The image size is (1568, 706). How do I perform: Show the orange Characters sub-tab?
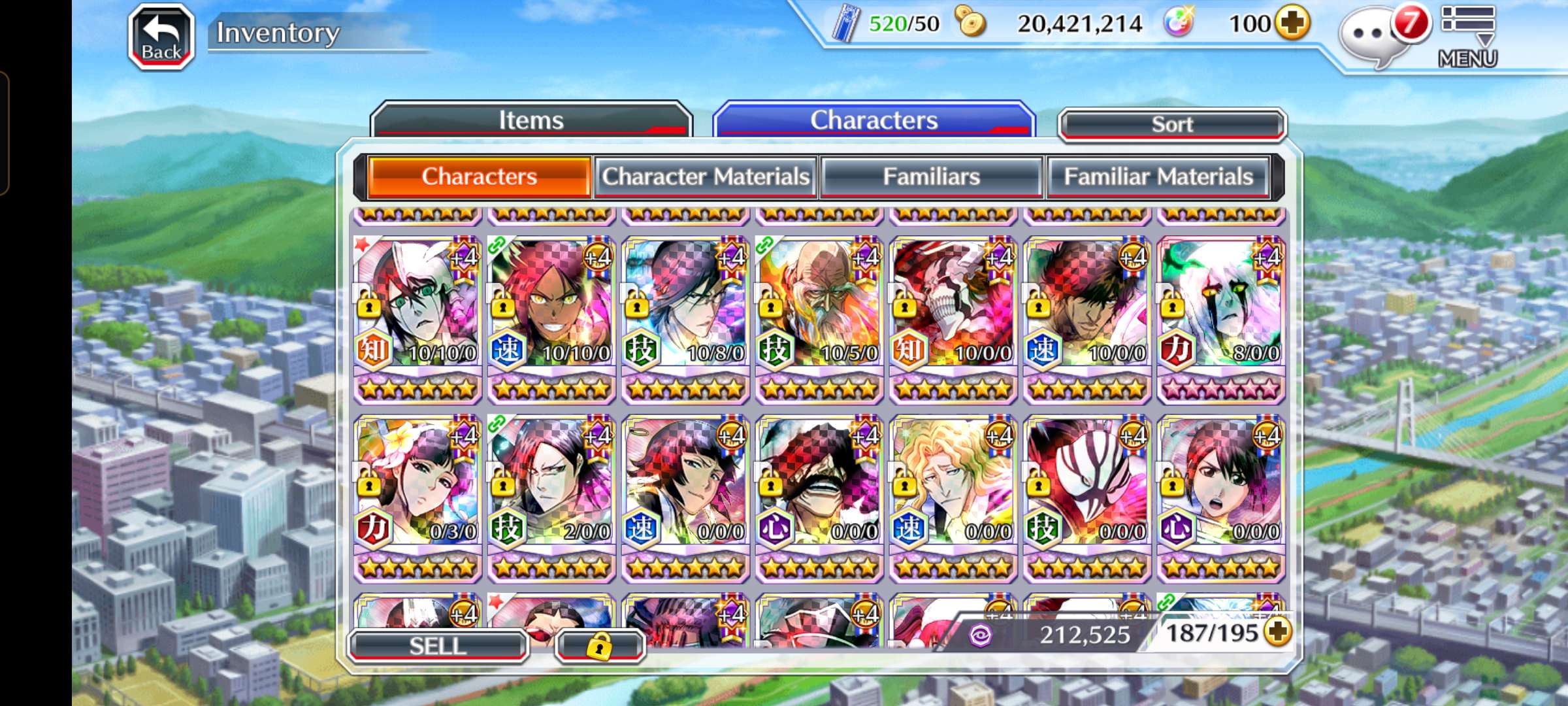[480, 176]
